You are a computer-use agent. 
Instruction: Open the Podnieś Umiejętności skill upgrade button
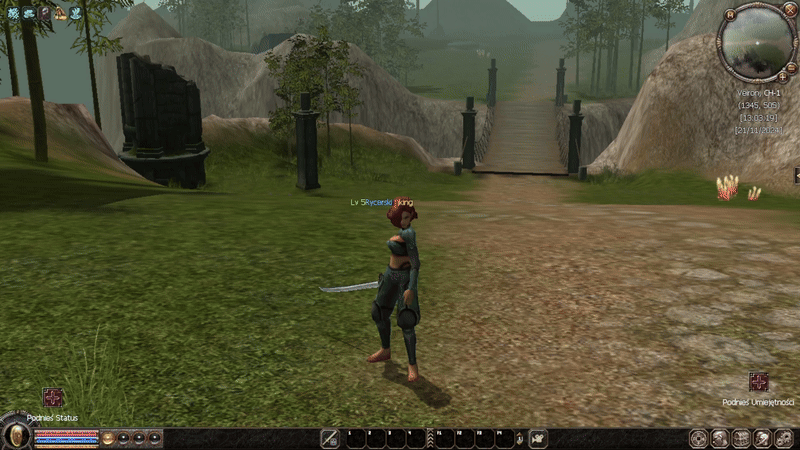point(759,382)
